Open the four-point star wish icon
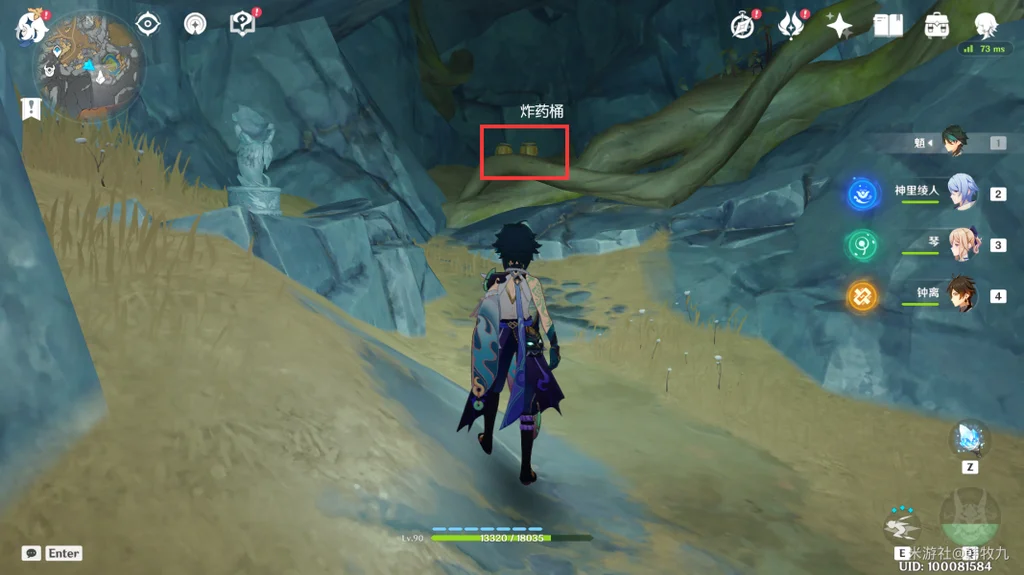Viewport: 1024px width, 575px height. [839, 26]
